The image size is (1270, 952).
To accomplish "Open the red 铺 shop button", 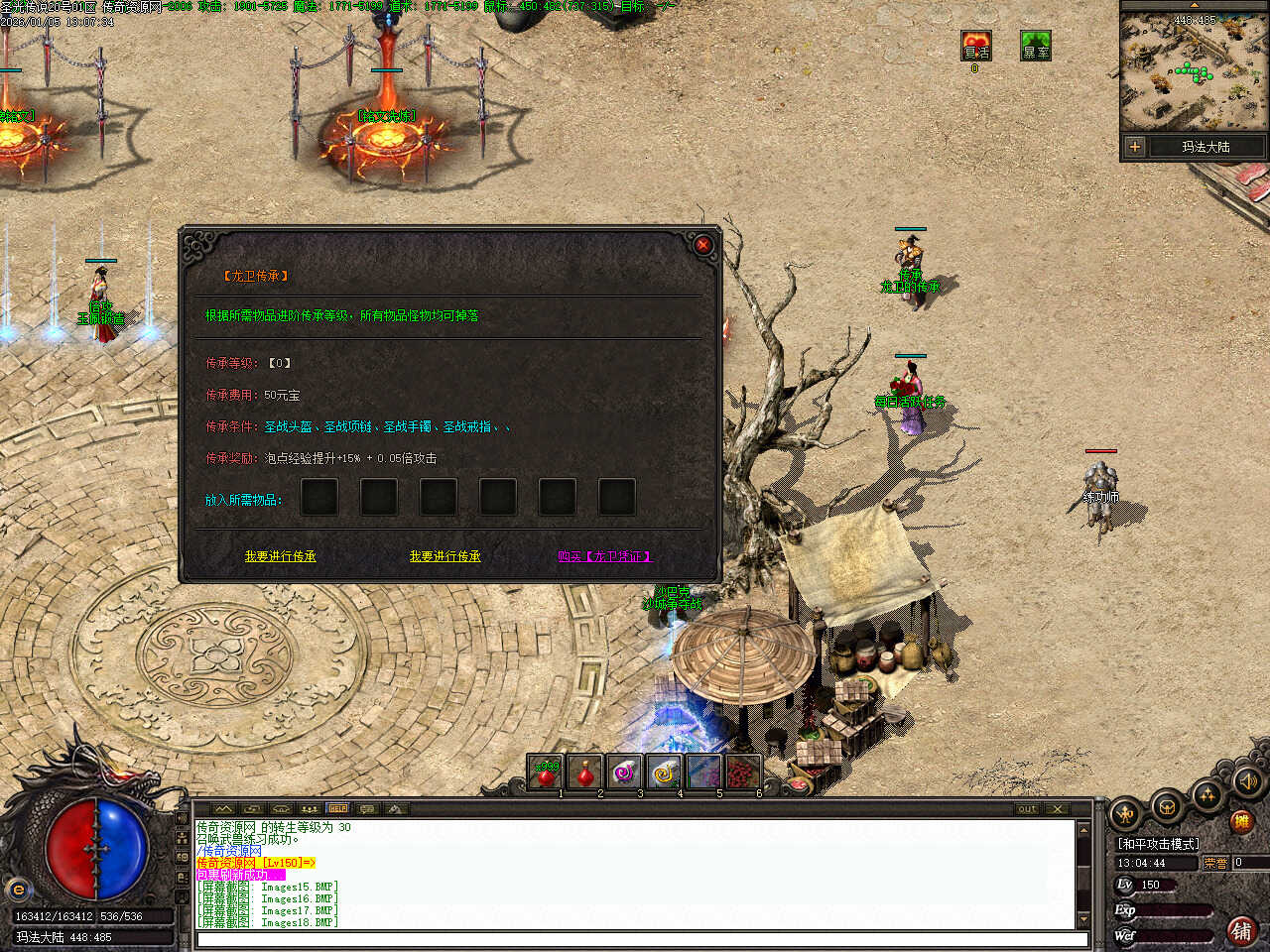I will click(x=1241, y=930).
